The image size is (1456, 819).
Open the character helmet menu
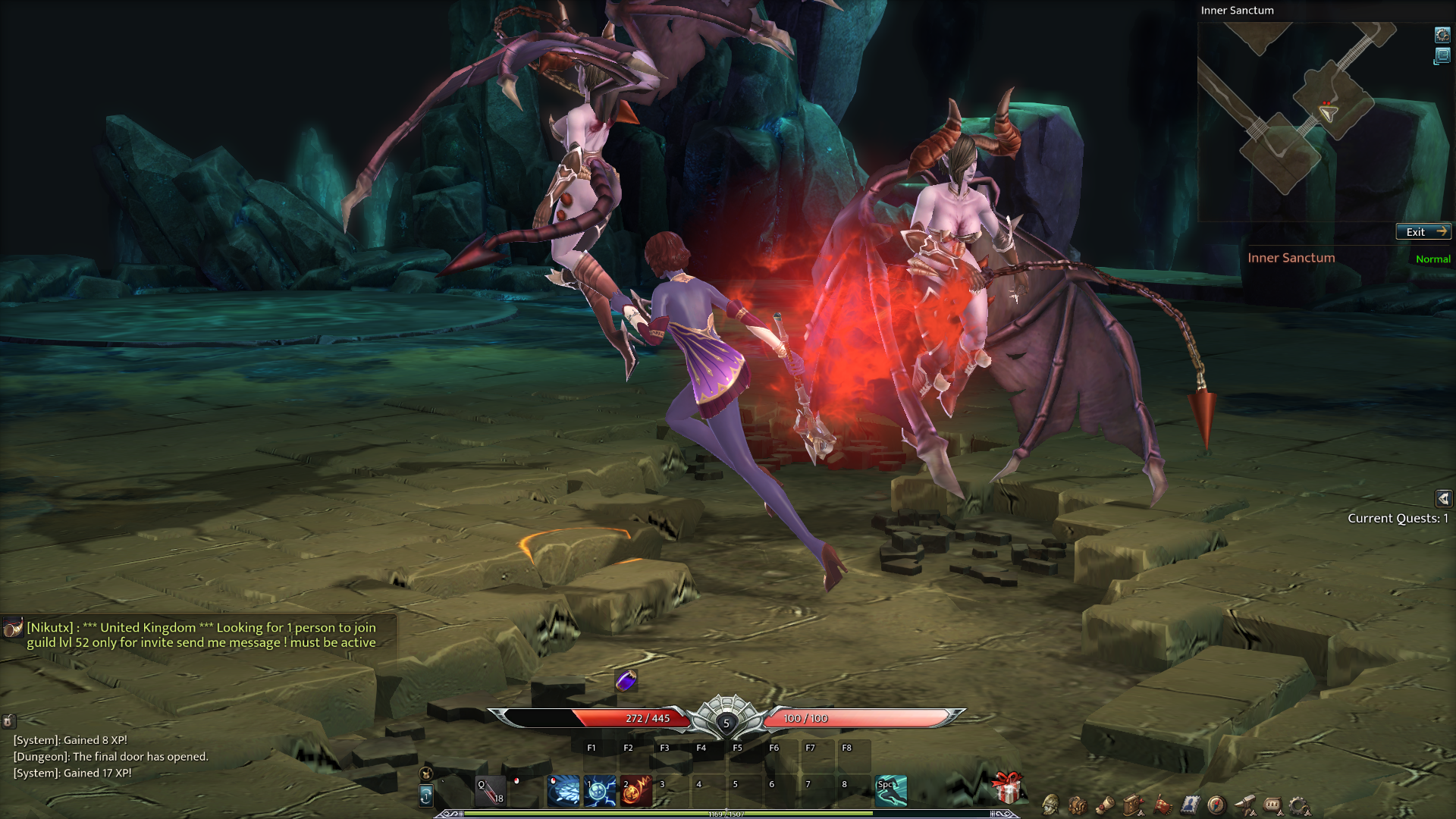1050,805
